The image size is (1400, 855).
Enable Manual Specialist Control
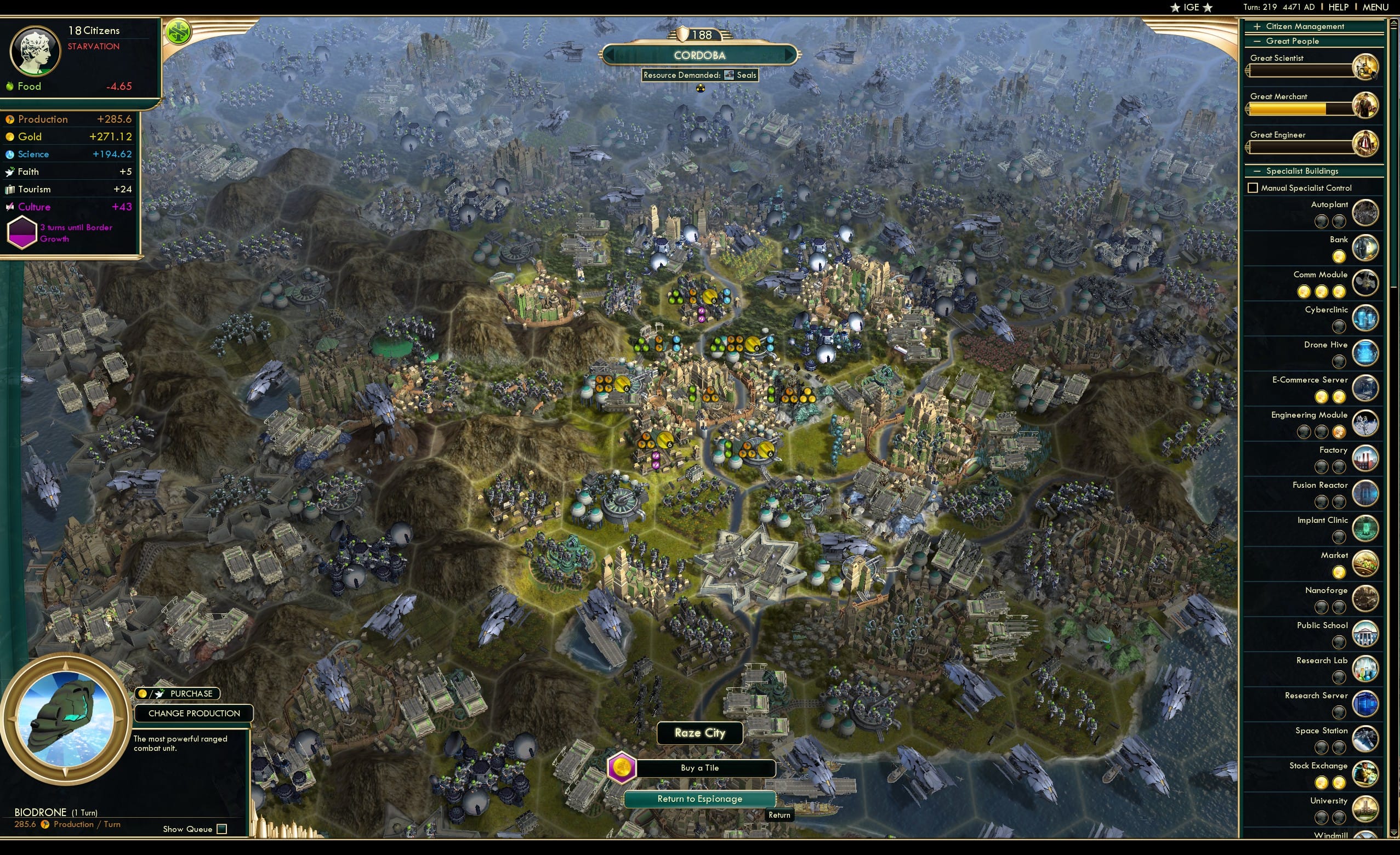pos(1254,187)
